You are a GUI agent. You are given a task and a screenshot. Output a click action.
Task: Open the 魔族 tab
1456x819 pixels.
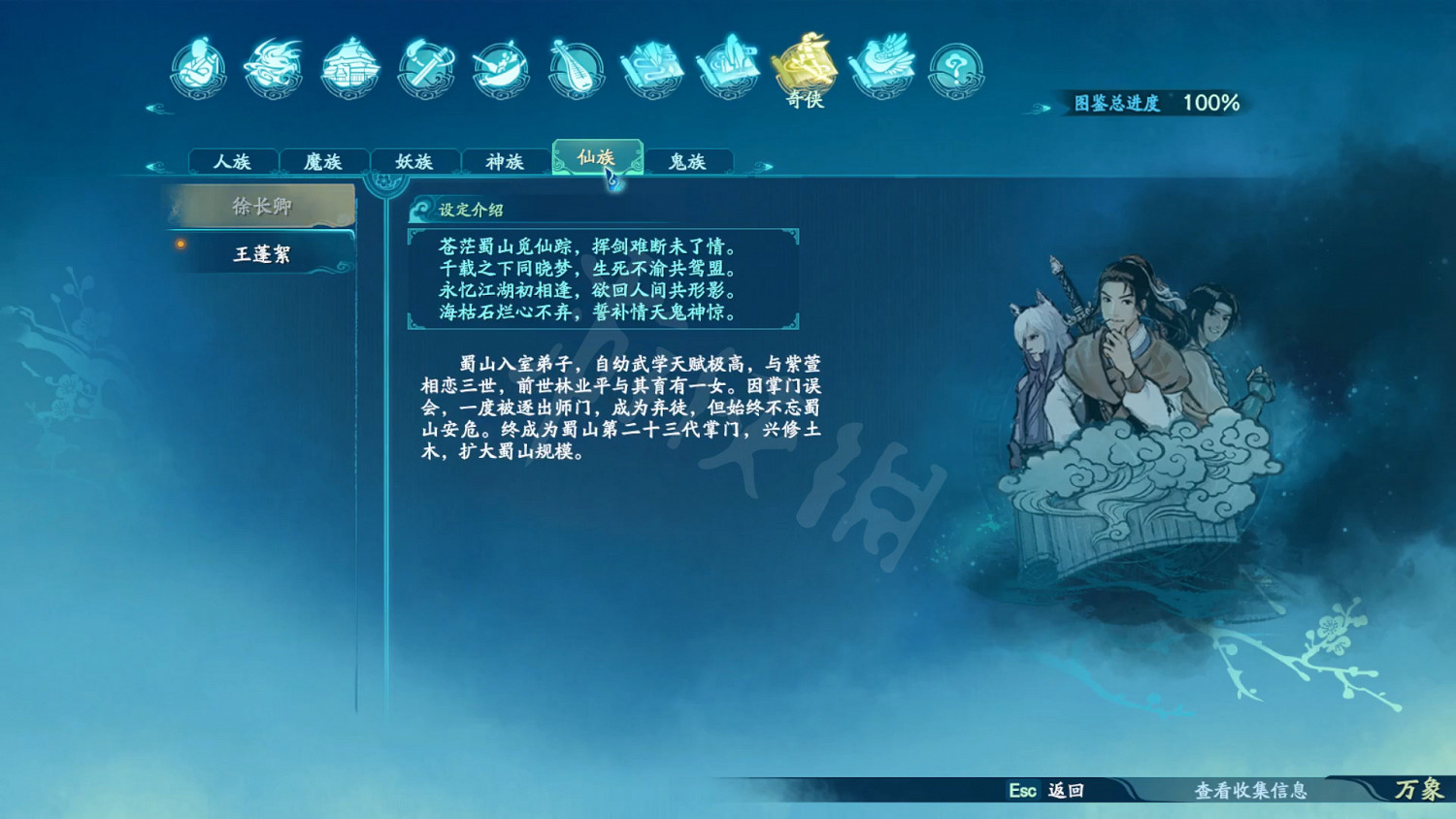click(324, 162)
